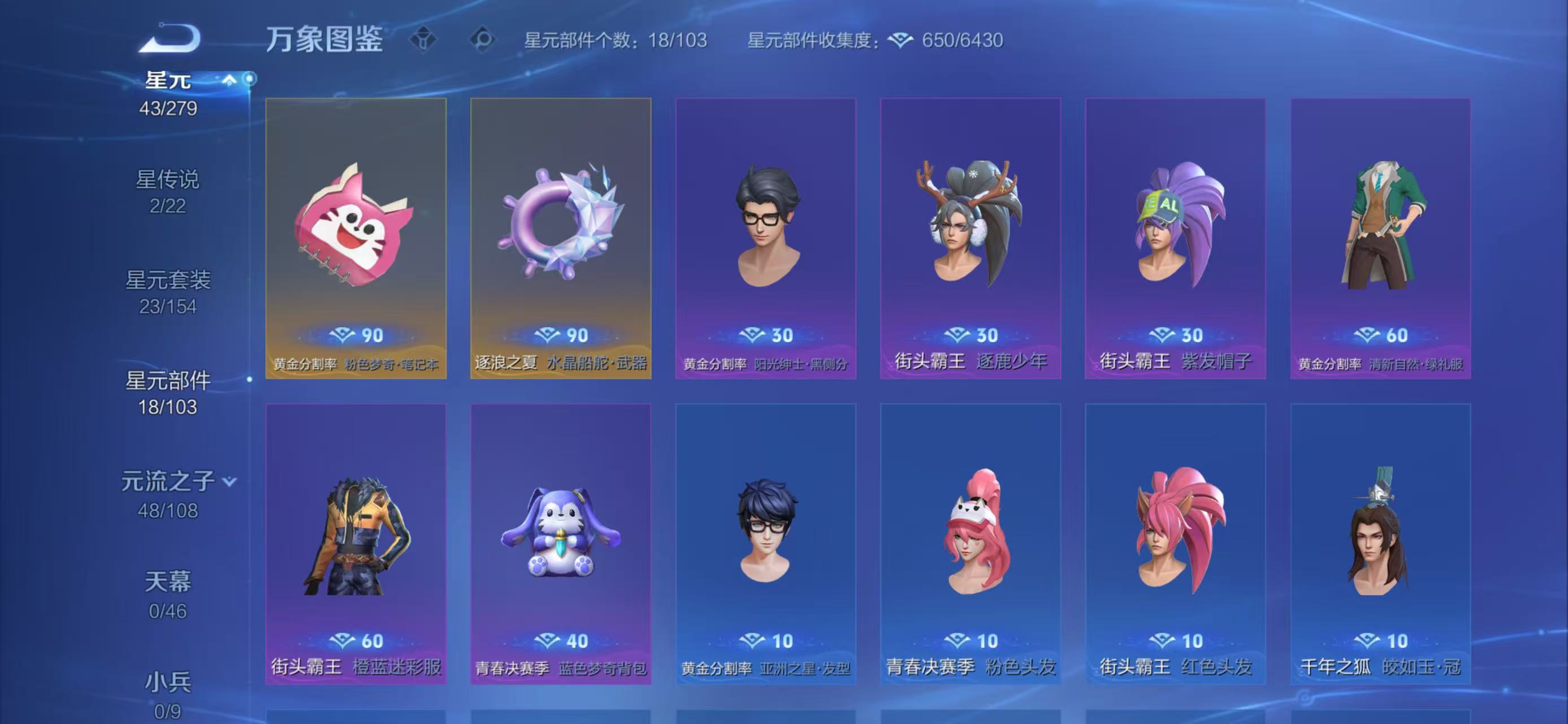Viewport: 1568px width, 724px height.
Task: Open the filter icon beside 万象图鉴
Action: point(423,40)
